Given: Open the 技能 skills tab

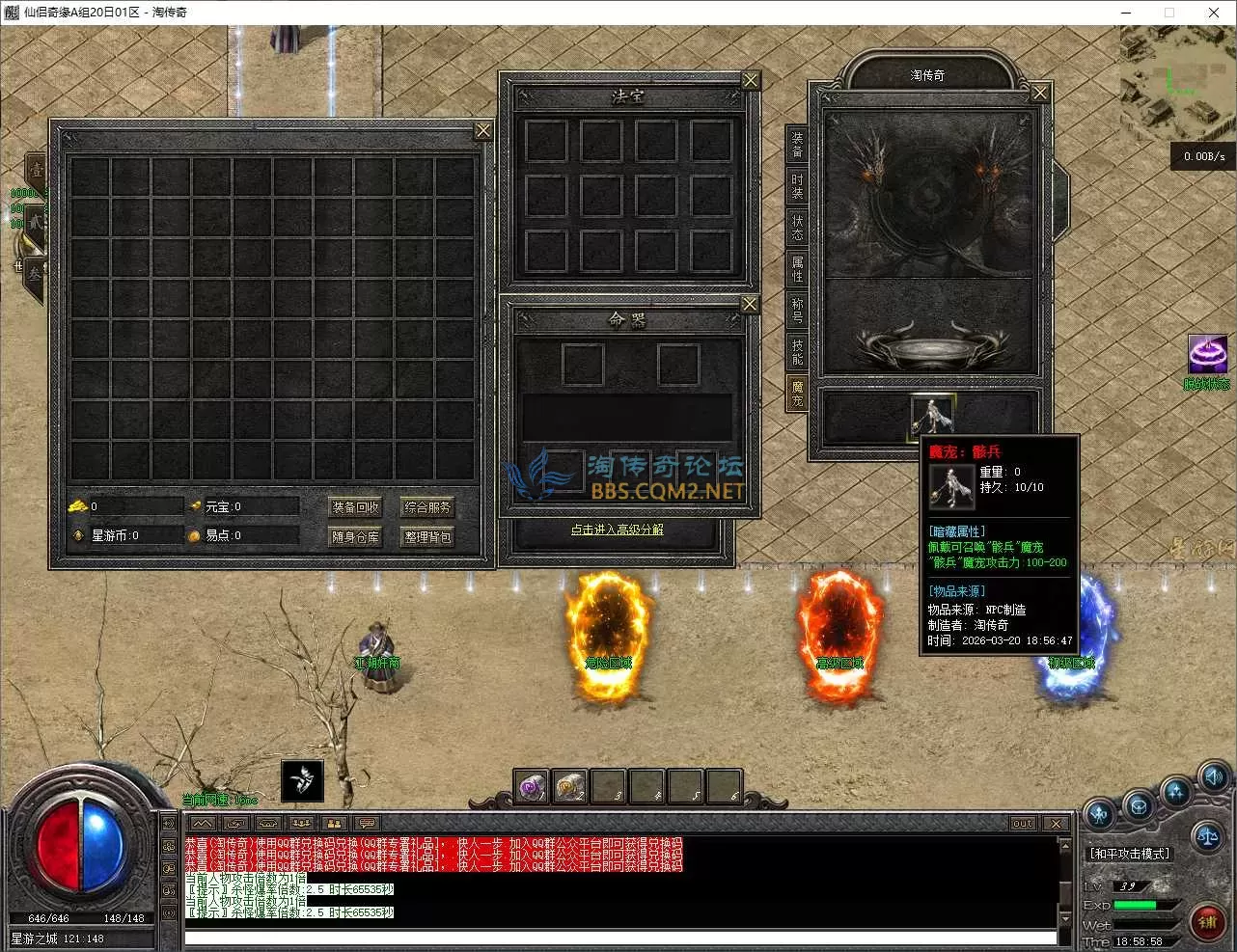Looking at the screenshot, I should [797, 352].
